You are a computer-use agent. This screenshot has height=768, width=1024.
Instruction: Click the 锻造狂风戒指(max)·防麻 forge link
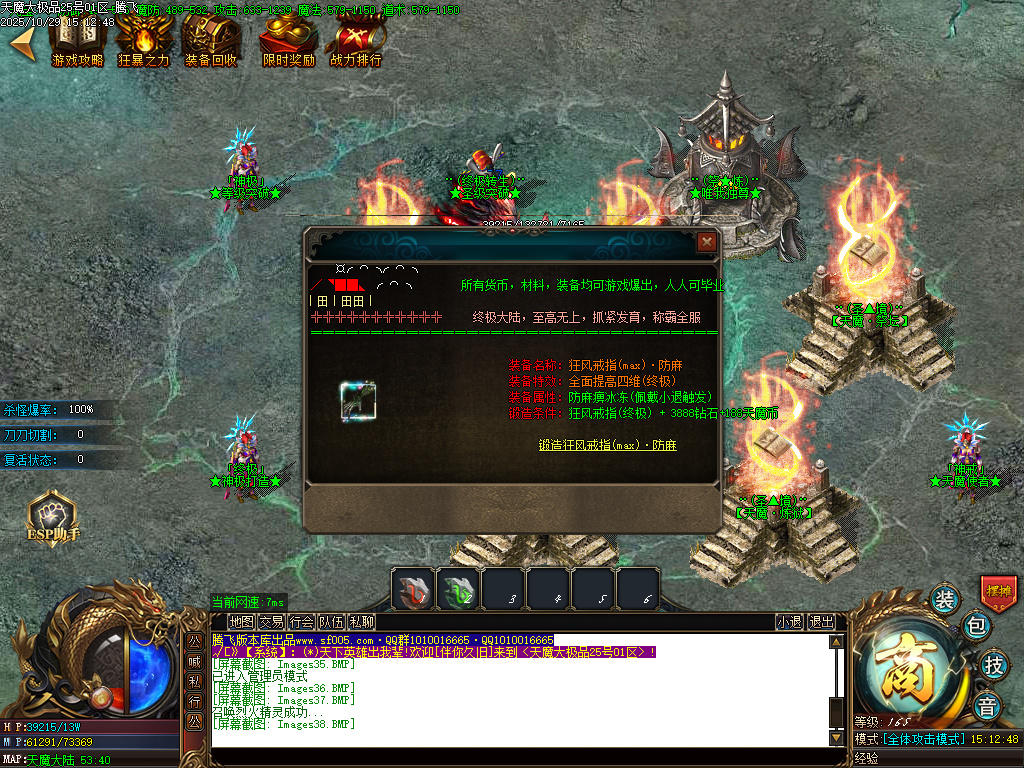(607, 445)
